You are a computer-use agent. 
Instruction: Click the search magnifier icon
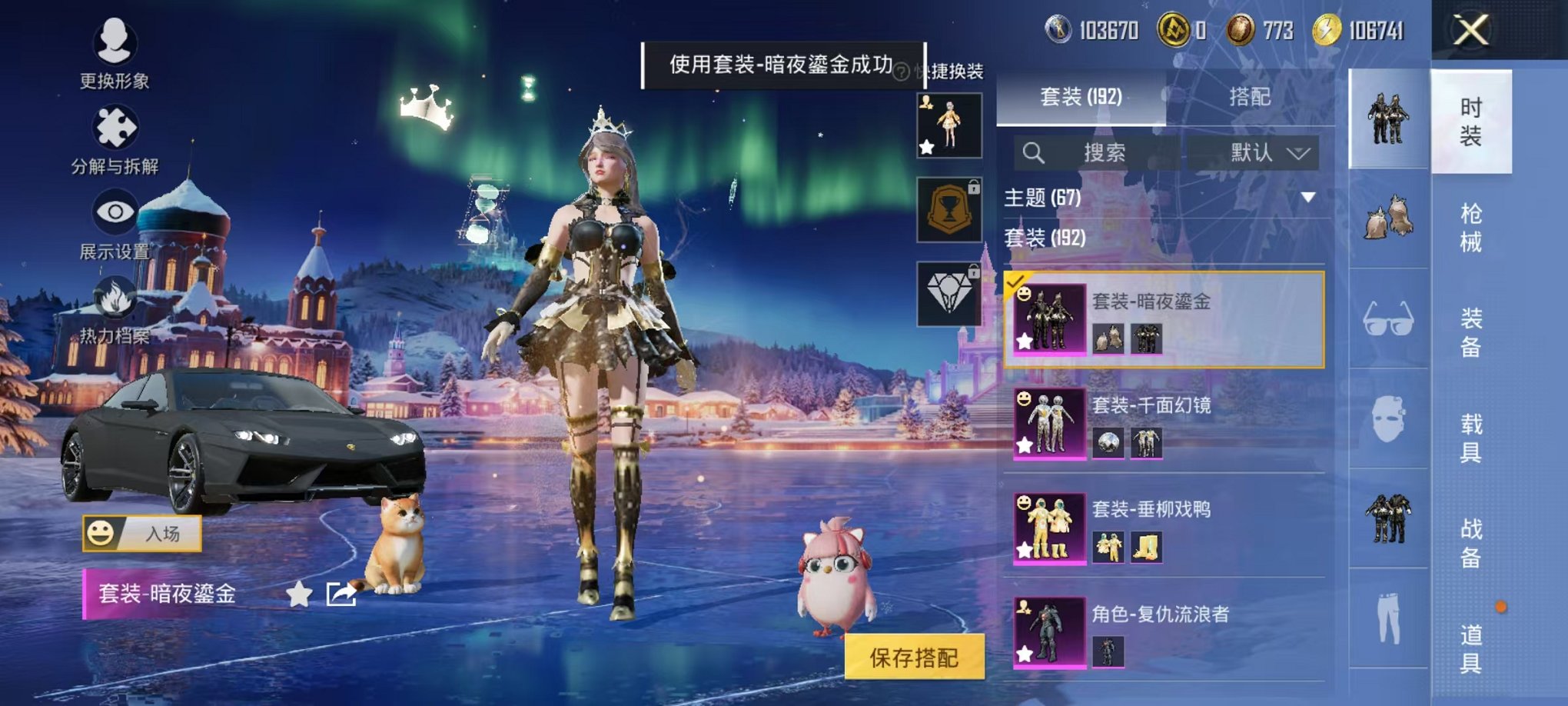(x=1034, y=152)
